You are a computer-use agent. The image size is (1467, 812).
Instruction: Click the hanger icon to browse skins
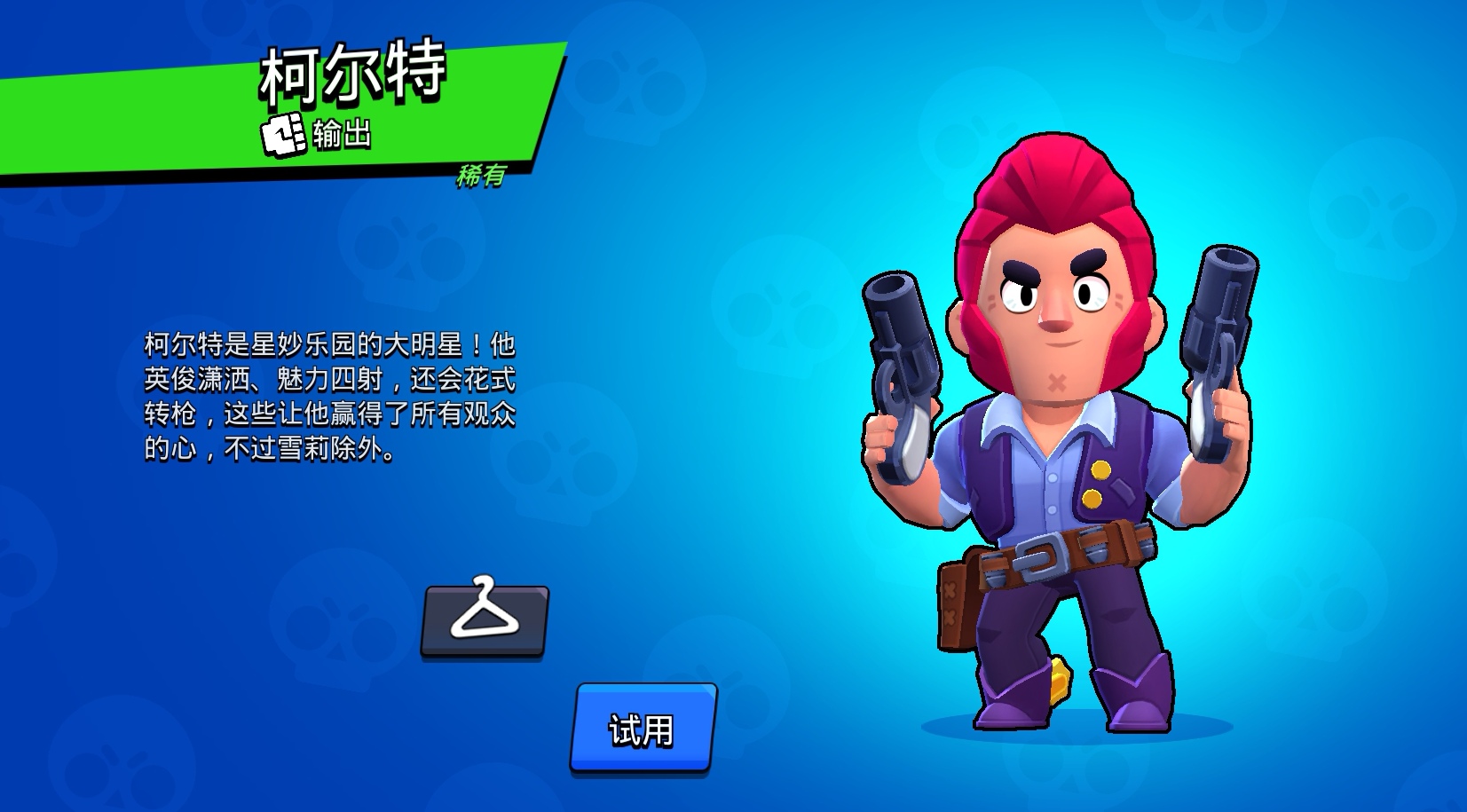485,621
